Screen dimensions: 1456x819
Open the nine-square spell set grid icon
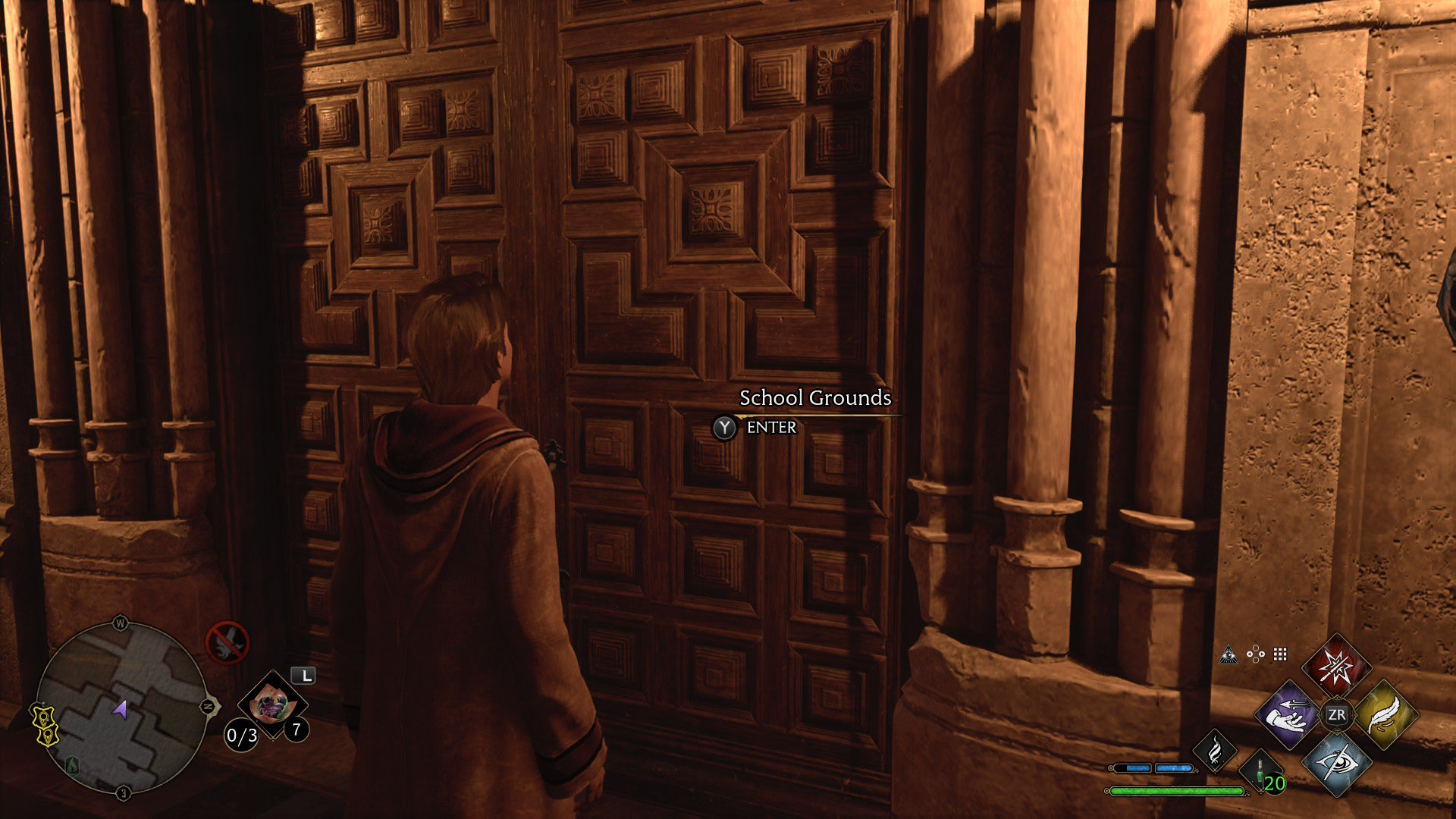click(x=1281, y=654)
